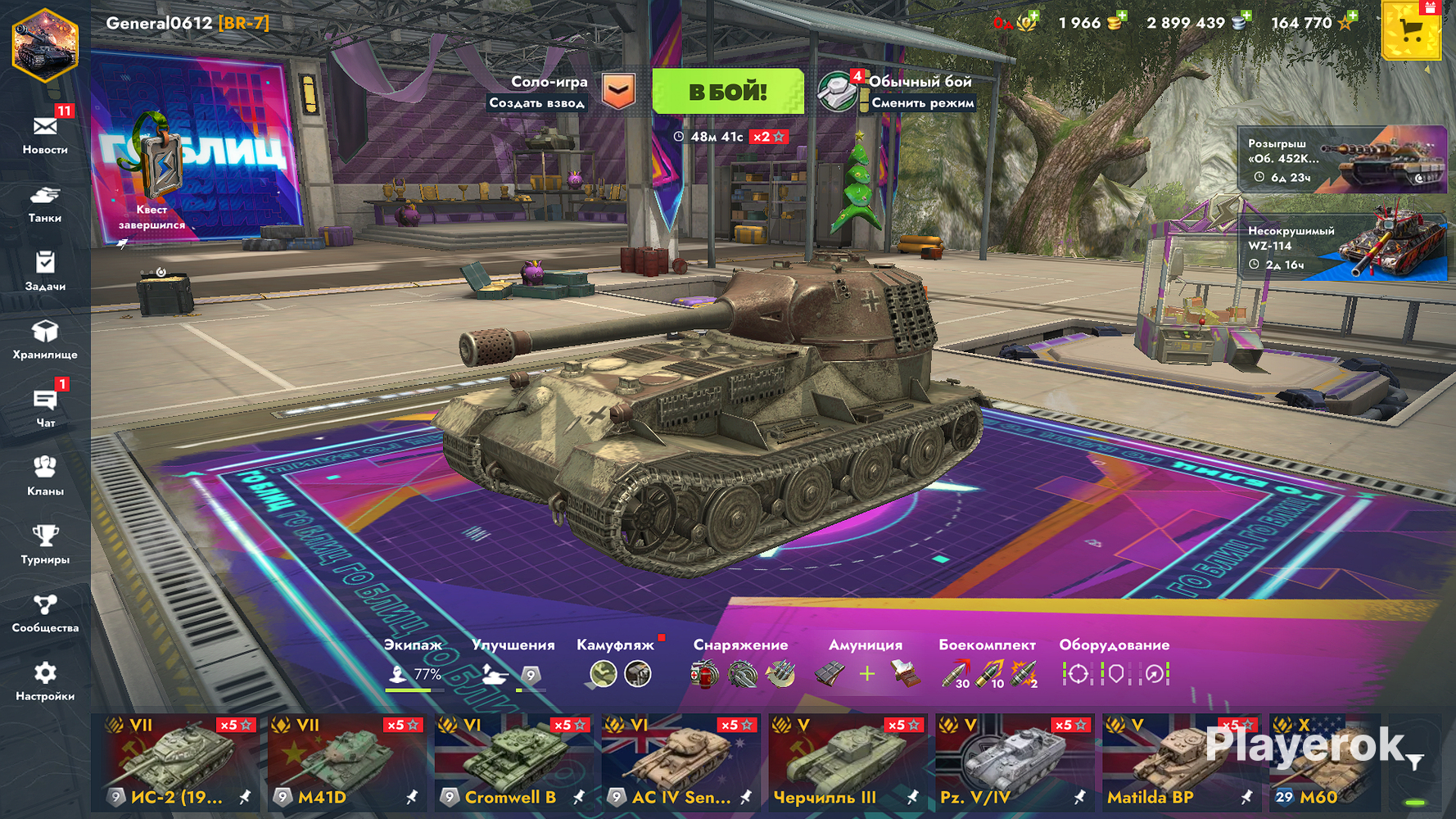The width and height of the screenshot is (1456, 819).
Task: Change mode via Сменить режим
Action: click(921, 103)
